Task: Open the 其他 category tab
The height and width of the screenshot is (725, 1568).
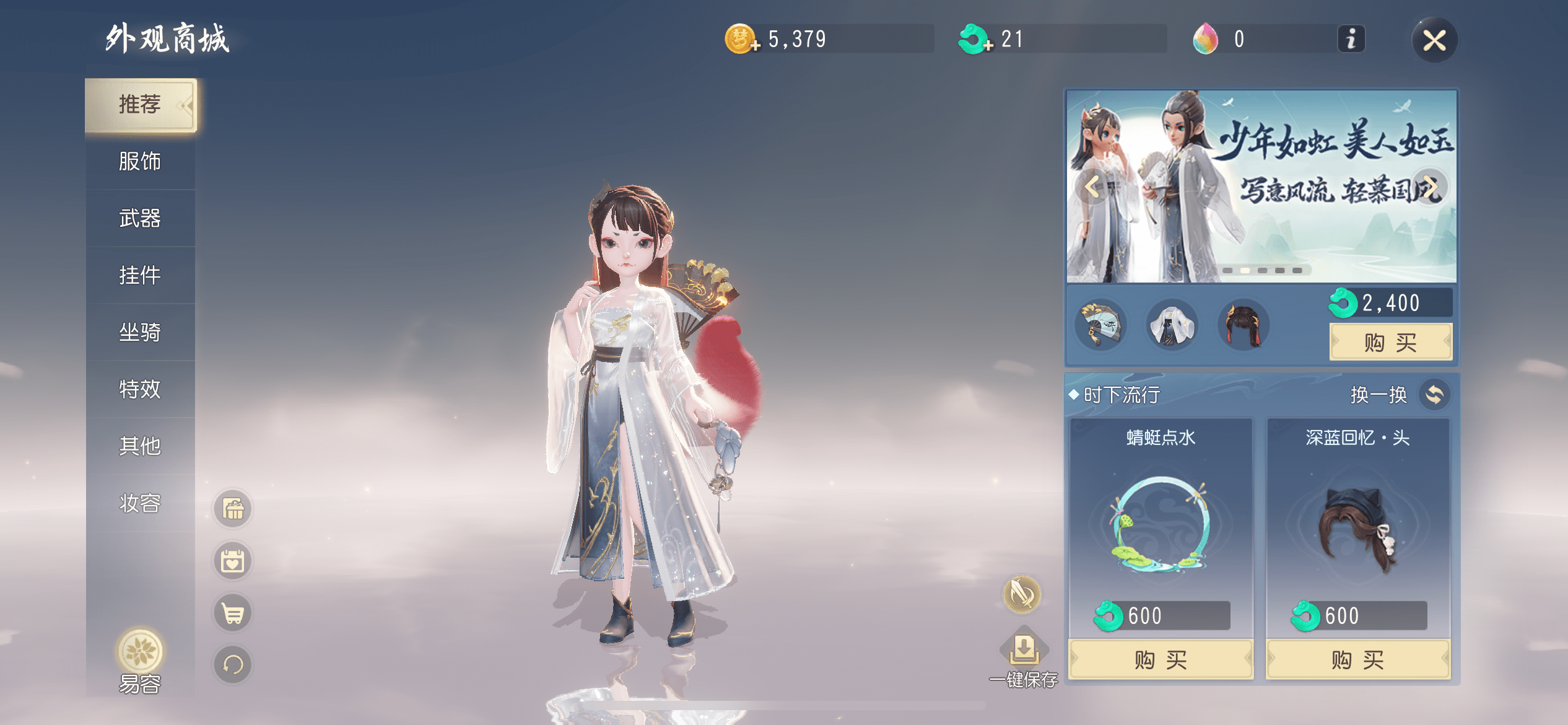Action: (140, 446)
